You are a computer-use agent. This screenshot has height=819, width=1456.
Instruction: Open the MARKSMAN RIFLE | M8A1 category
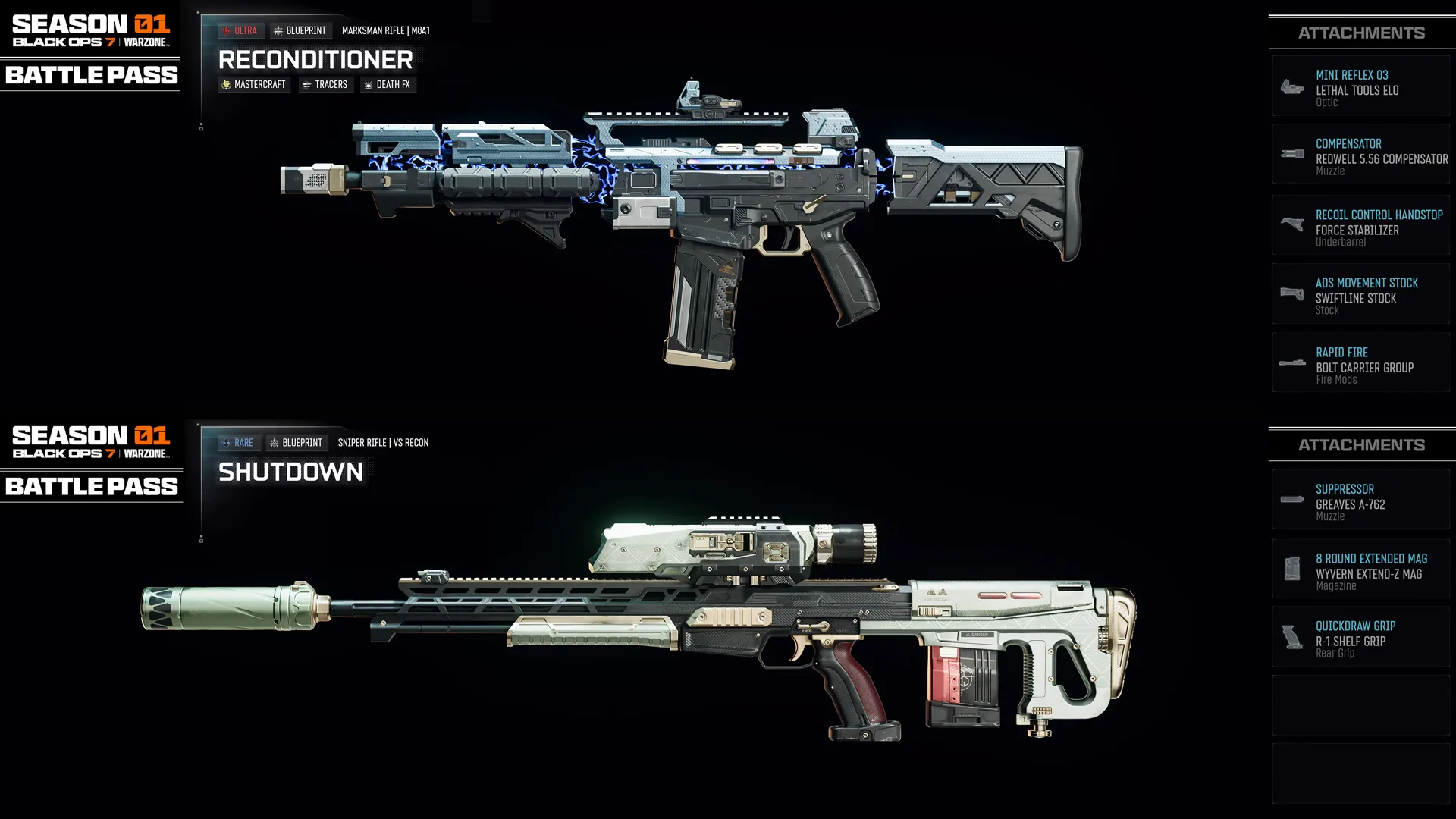pyautogui.click(x=386, y=31)
